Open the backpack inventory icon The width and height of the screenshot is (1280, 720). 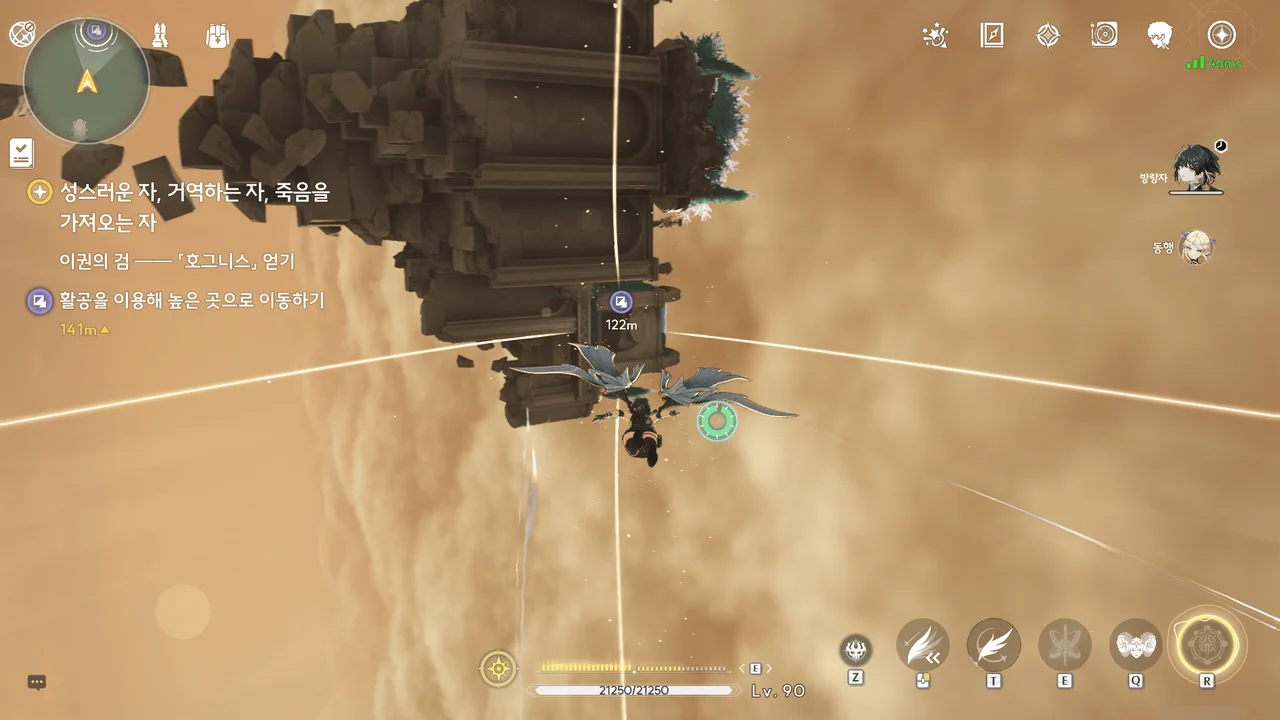point(217,36)
